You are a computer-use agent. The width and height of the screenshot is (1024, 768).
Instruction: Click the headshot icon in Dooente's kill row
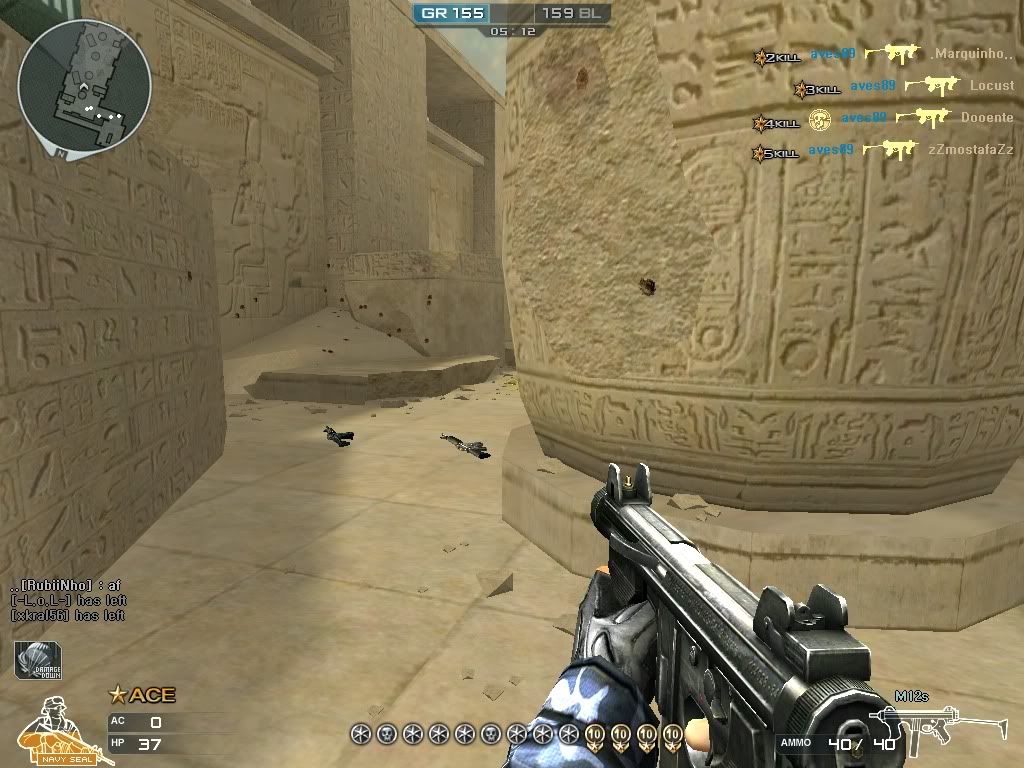(x=820, y=120)
